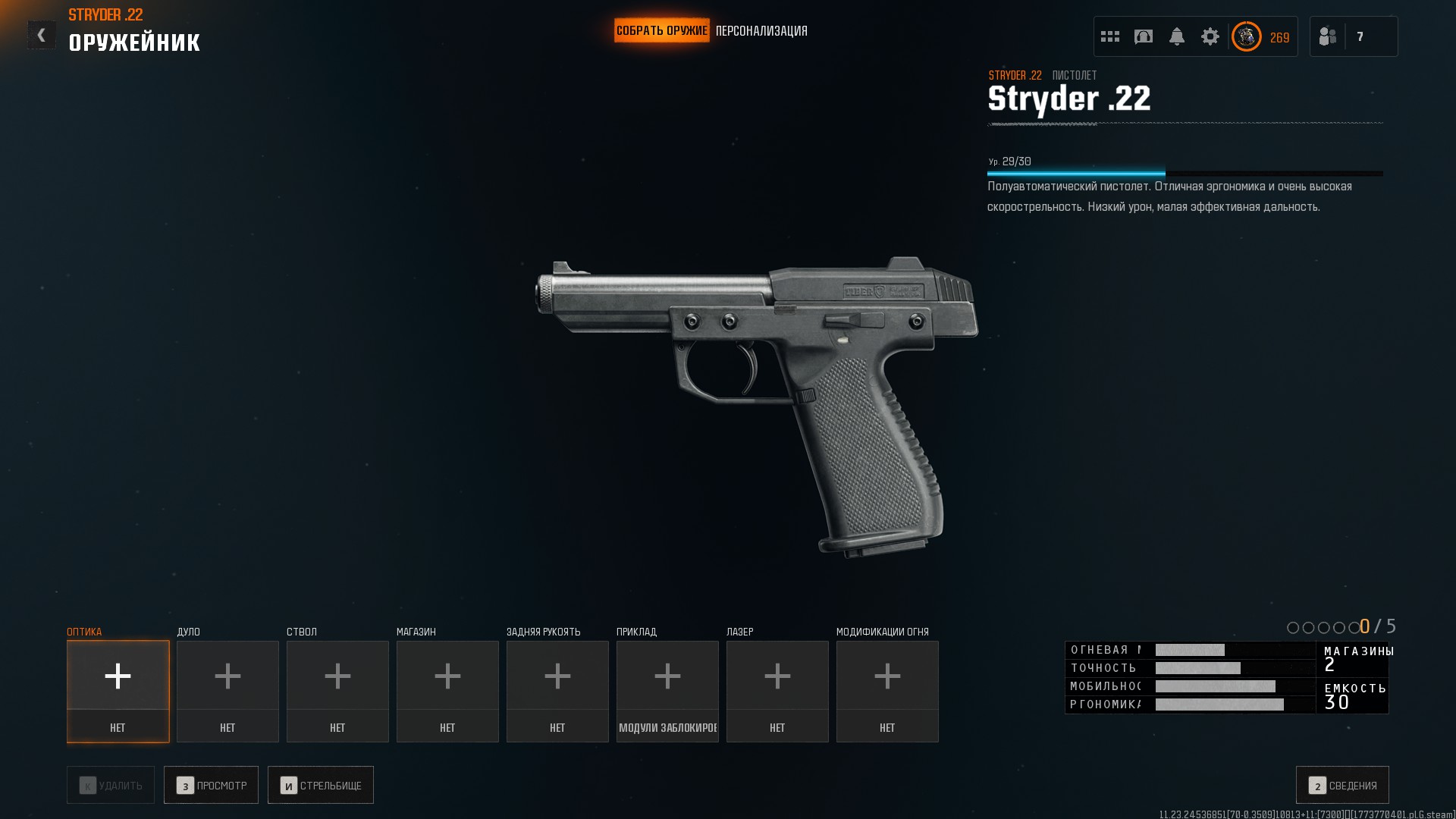
Task: Show weapon Сведения details
Action: tap(1342, 785)
